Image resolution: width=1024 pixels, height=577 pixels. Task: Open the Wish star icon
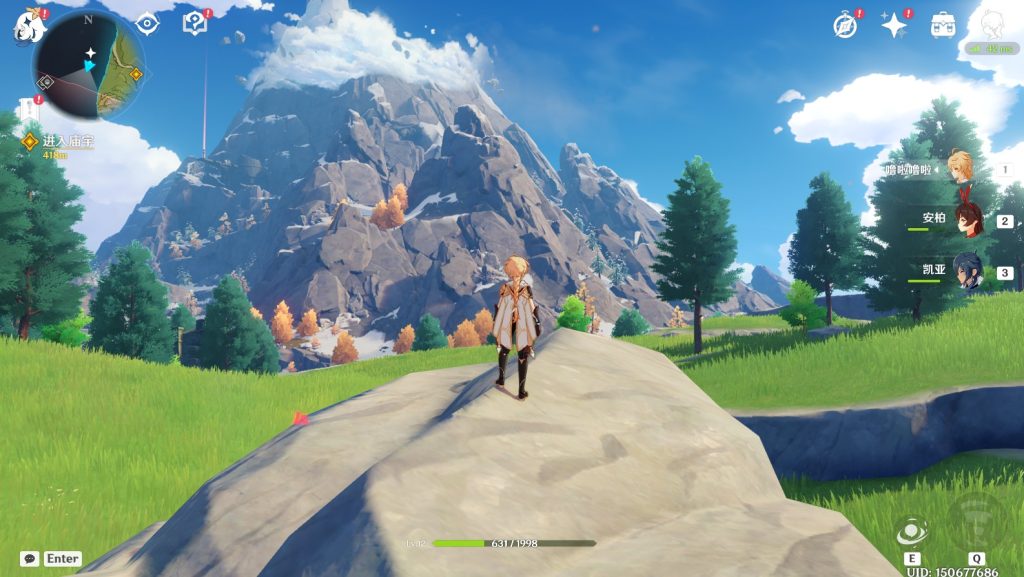(x=893, y=26)
